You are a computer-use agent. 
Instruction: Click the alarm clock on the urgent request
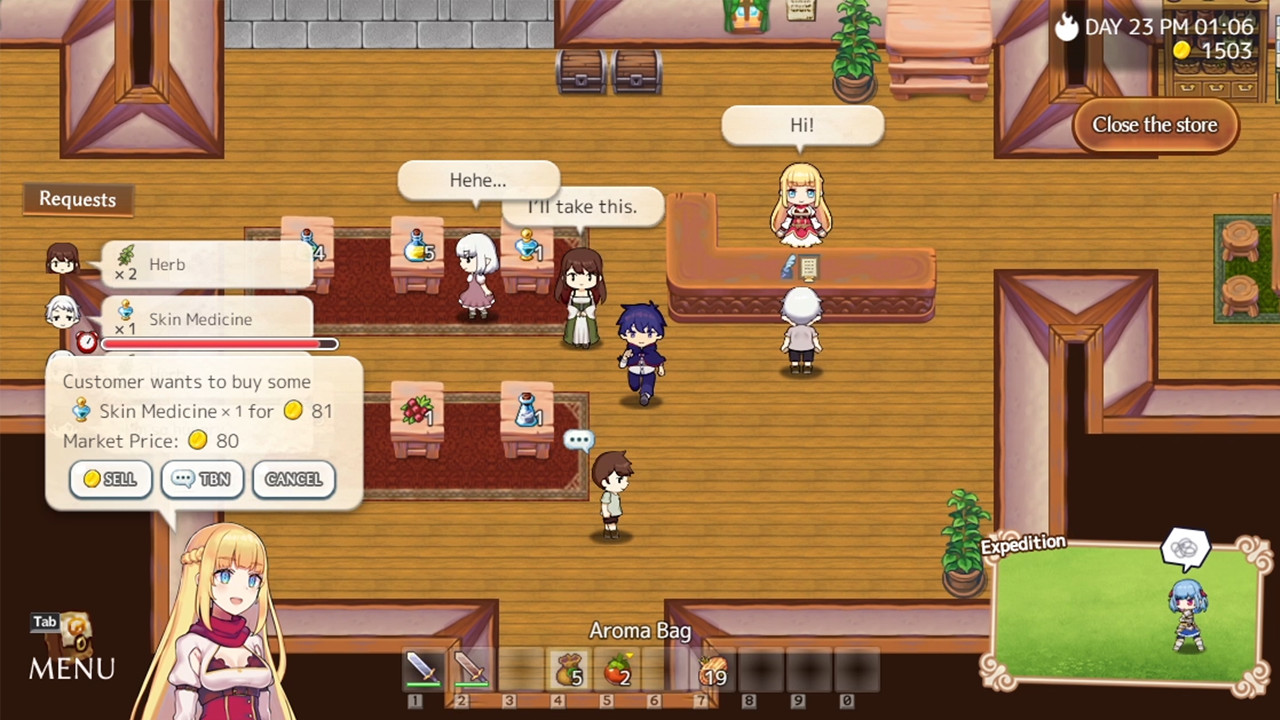[86, 343]
